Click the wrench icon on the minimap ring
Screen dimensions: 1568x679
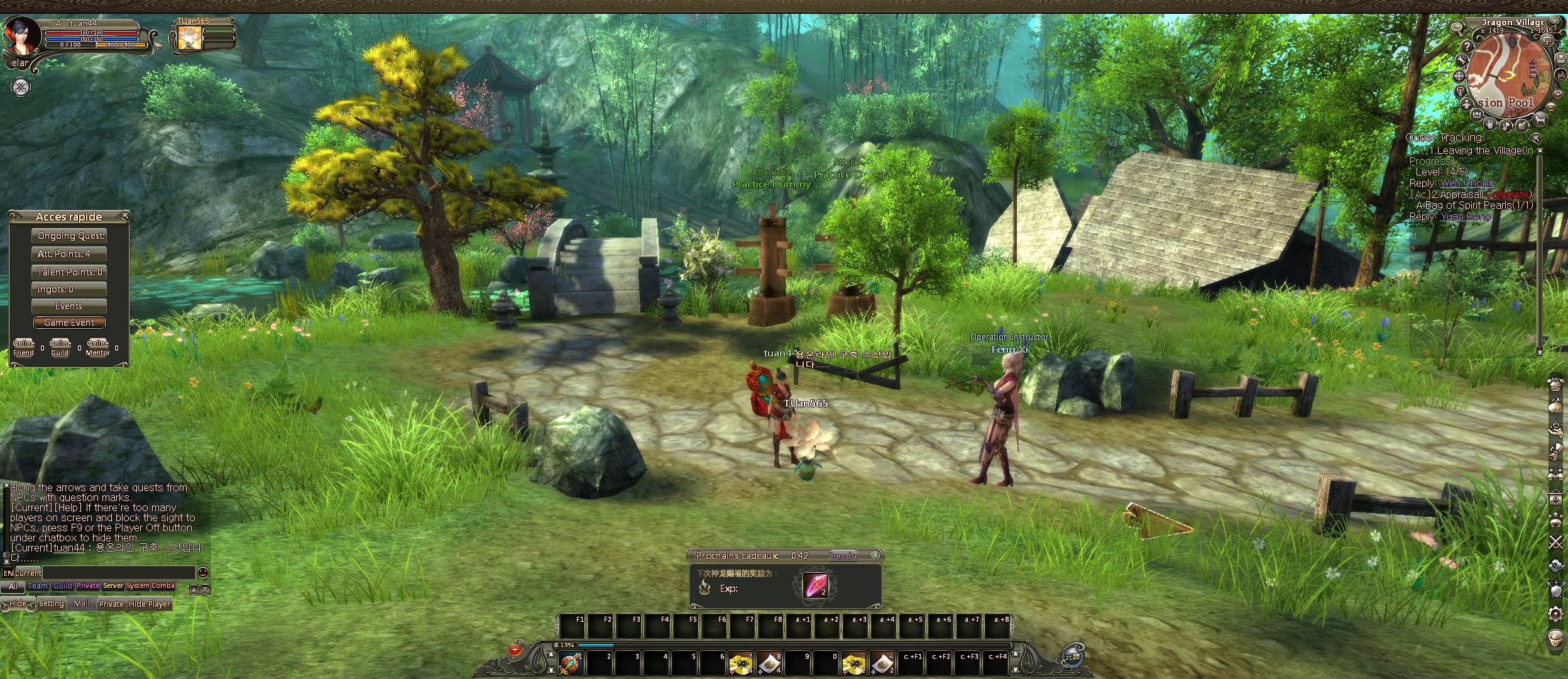pyautogui.click(x=1461, y=60)
